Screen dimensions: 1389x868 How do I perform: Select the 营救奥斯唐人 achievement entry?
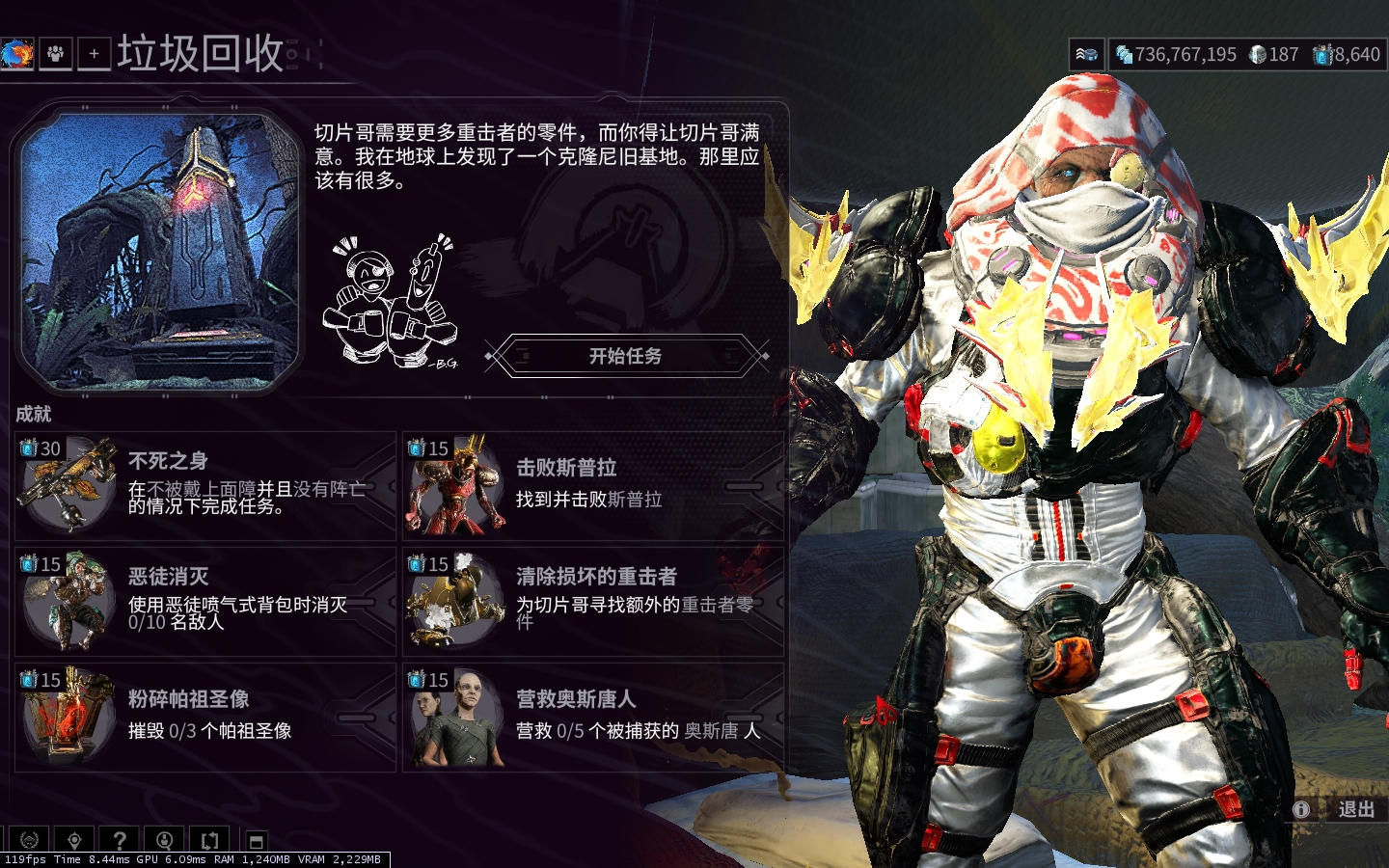click(592, 718)
